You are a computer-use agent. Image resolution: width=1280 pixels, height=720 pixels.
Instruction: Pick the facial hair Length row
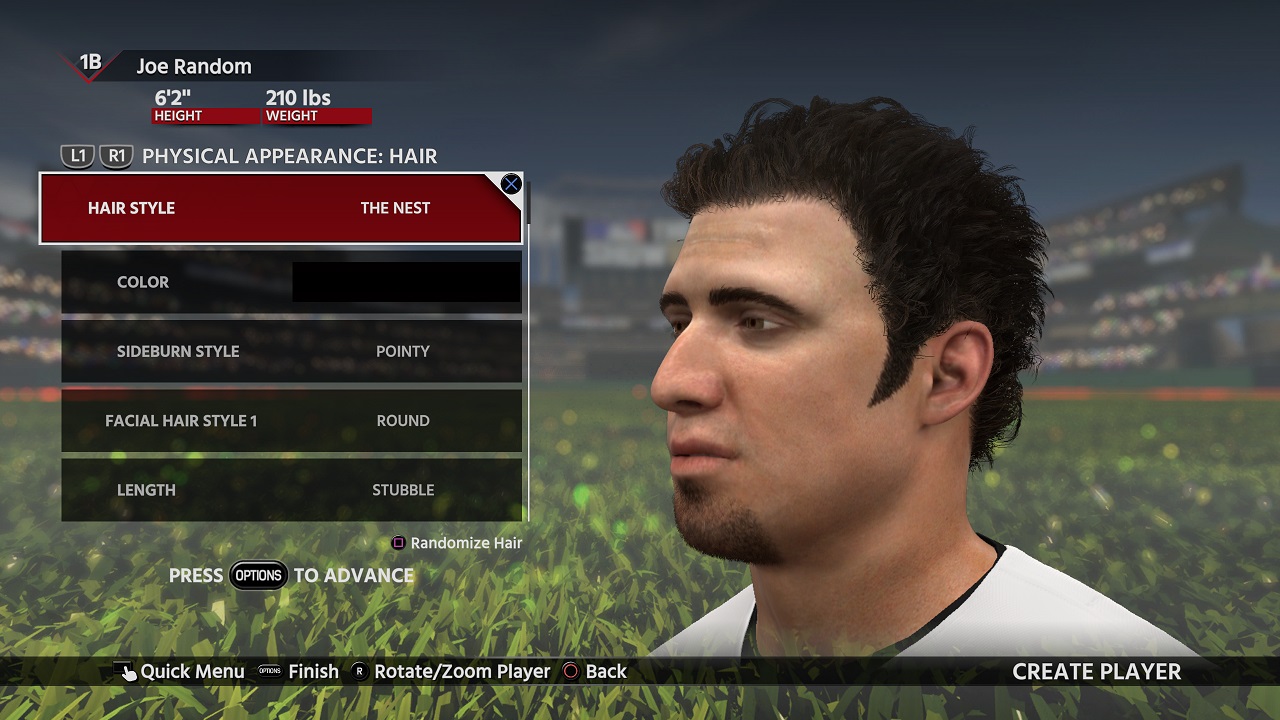coord(291,490)
